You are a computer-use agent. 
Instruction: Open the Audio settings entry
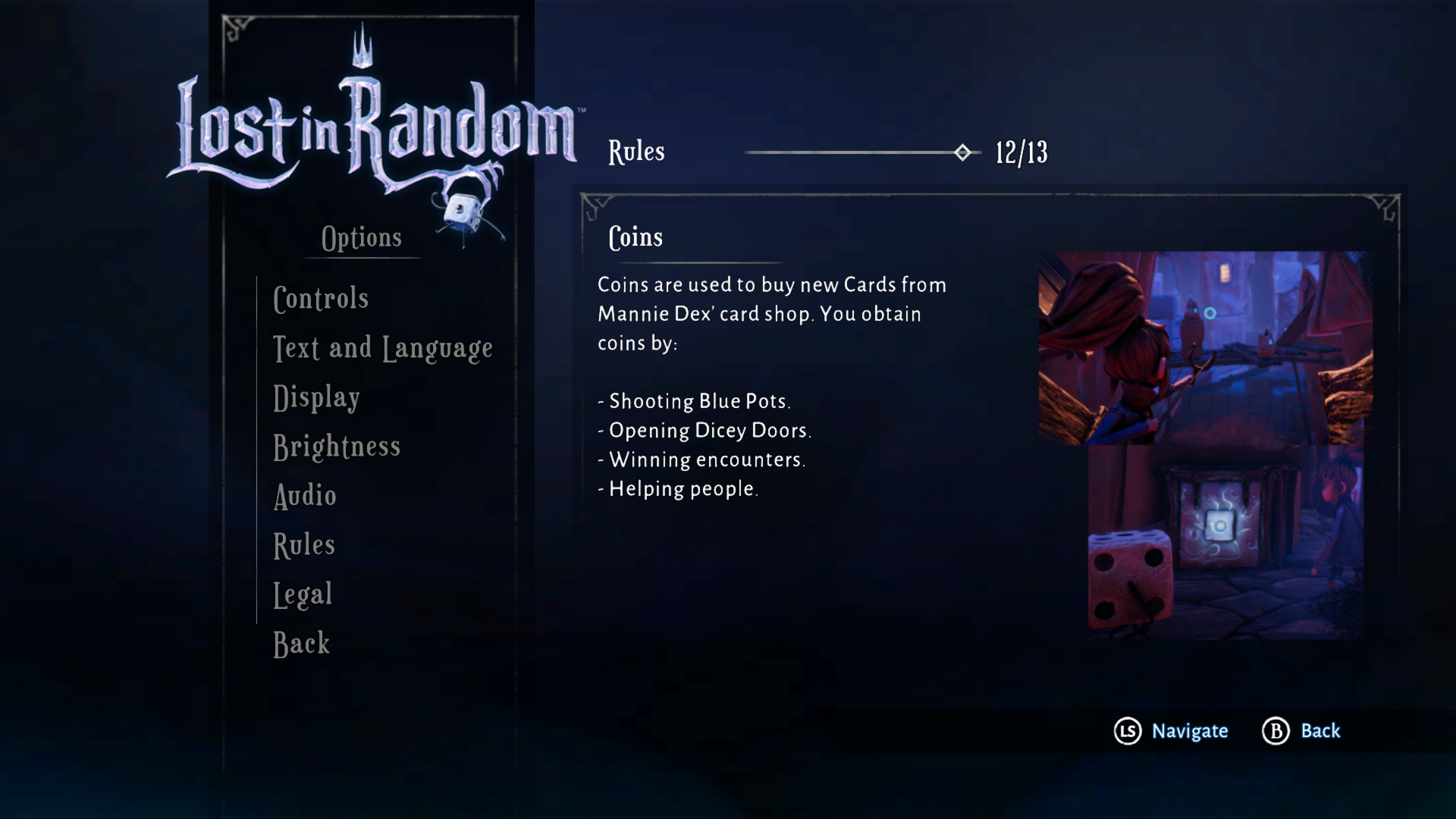304,495
